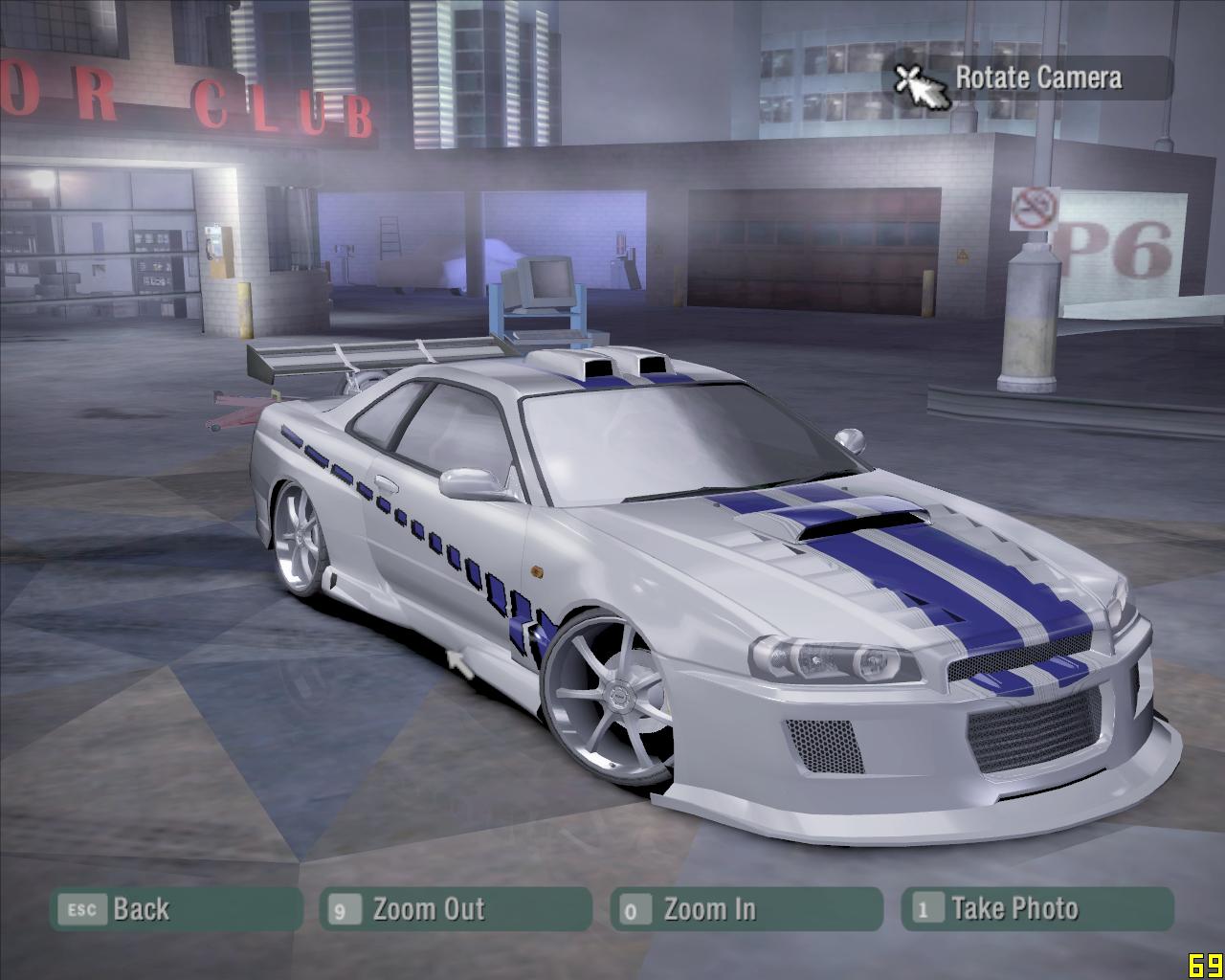Activate the Rotate Camera control
This screenshot has width=1225, height=980.
point(1028,78)
